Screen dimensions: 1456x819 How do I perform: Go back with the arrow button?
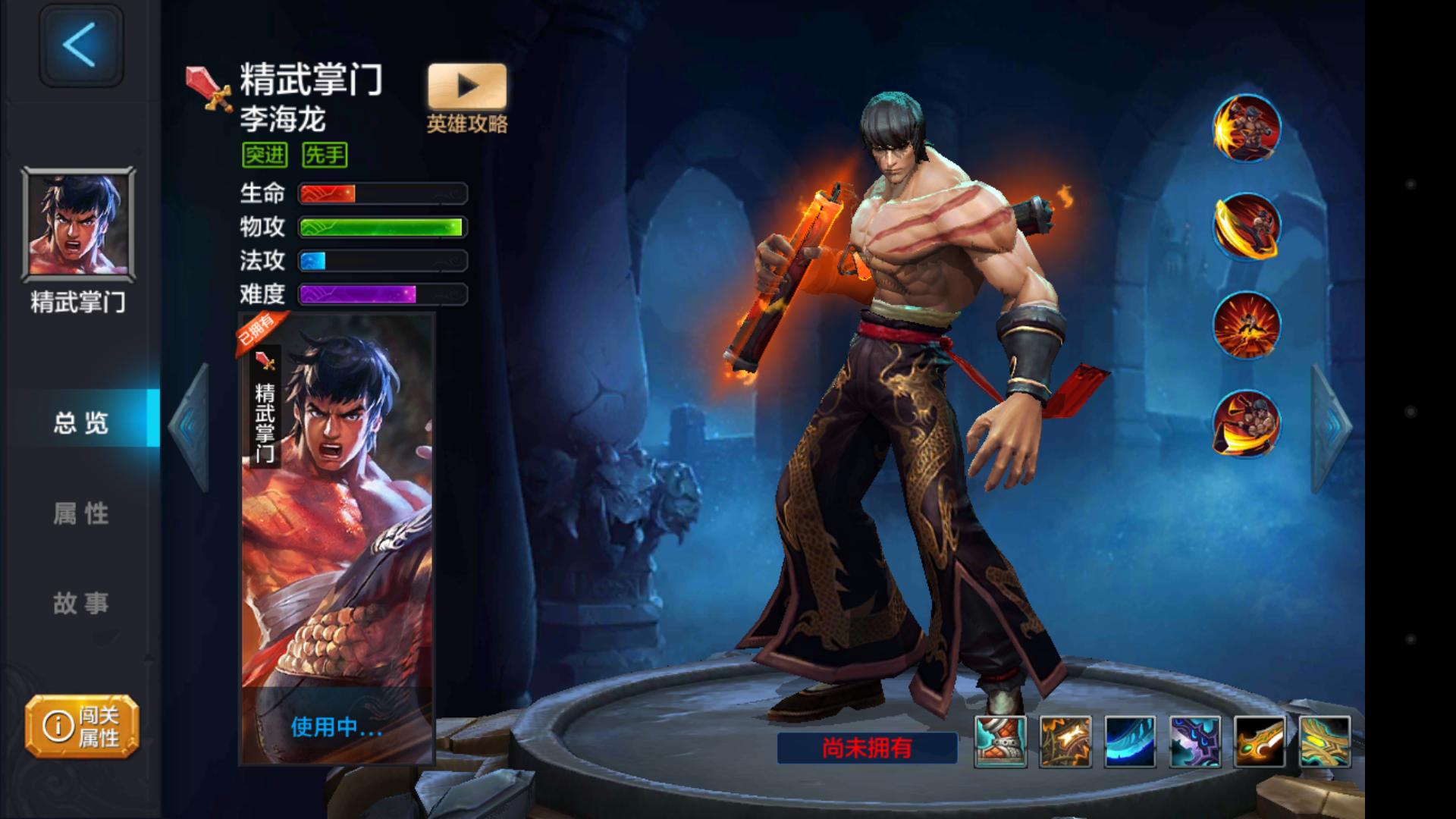click(x=80, y=45)
